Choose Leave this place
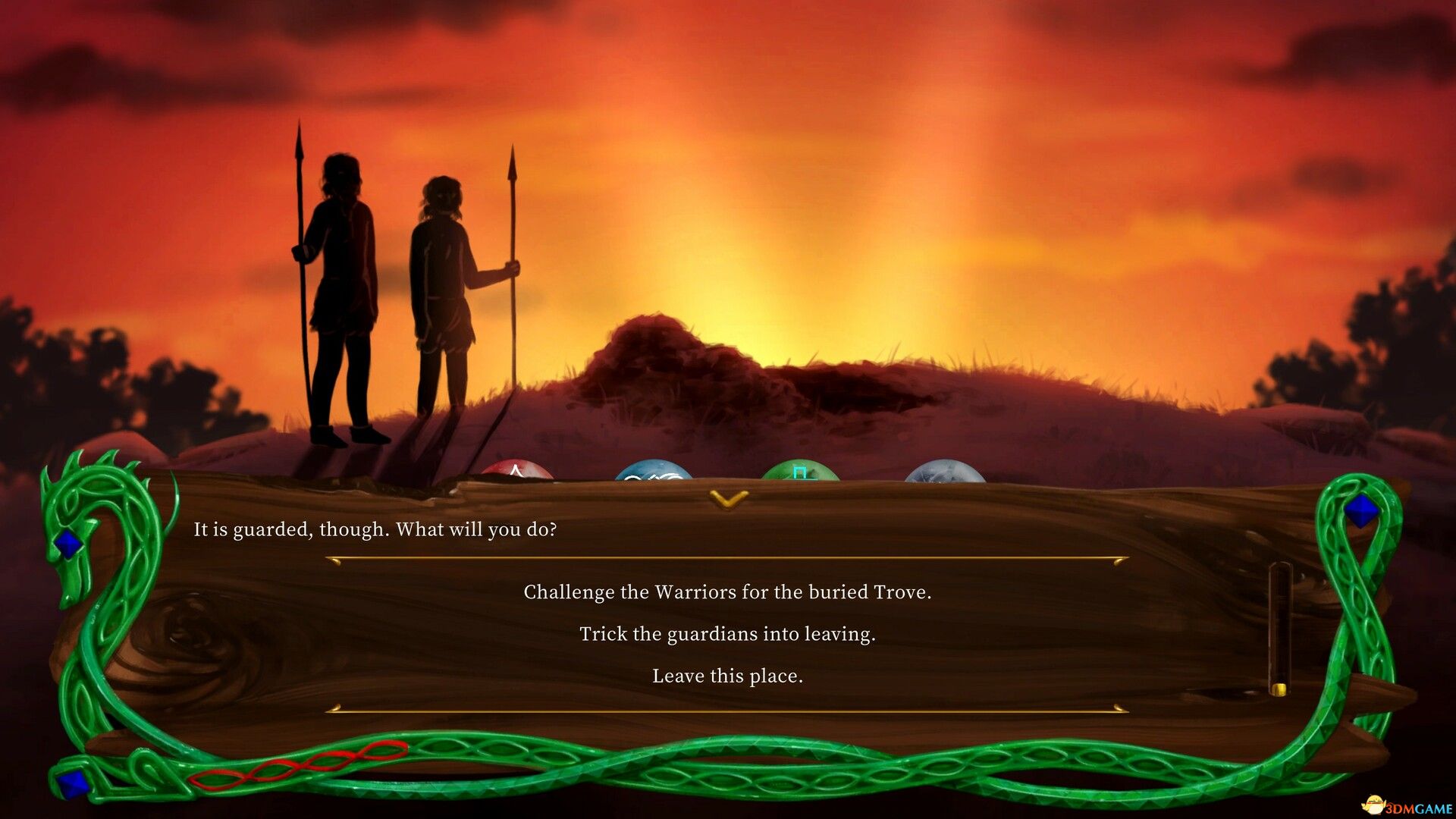Screen dimensions: 1456x819 (x=727, y=676)
